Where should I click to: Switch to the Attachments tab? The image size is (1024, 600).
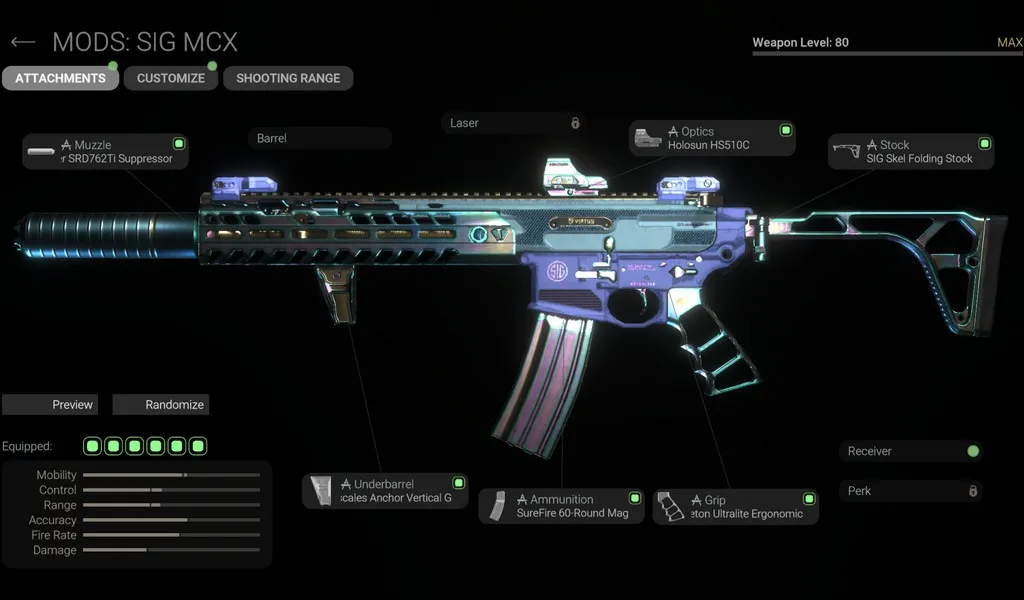60,78
